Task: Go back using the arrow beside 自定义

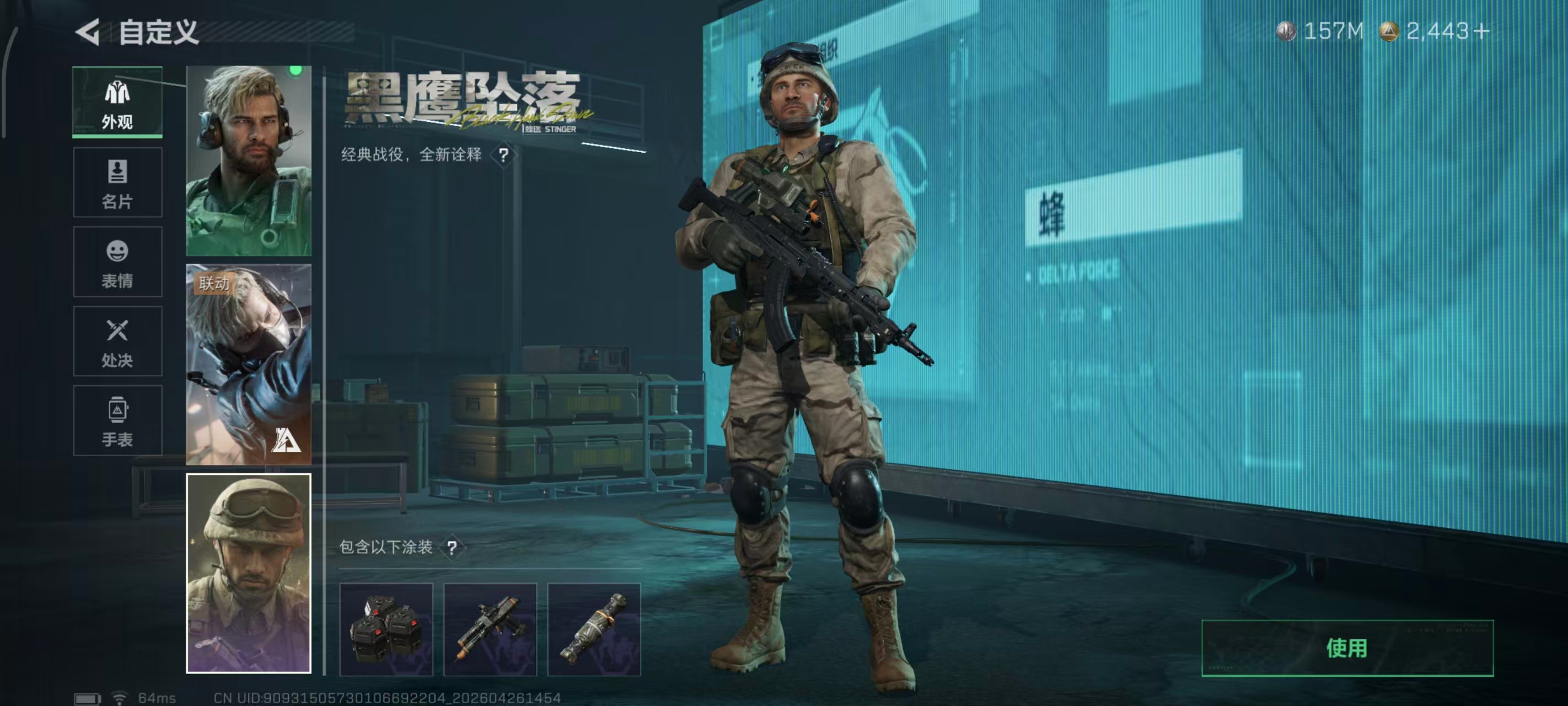Action: tap(88, 31)
